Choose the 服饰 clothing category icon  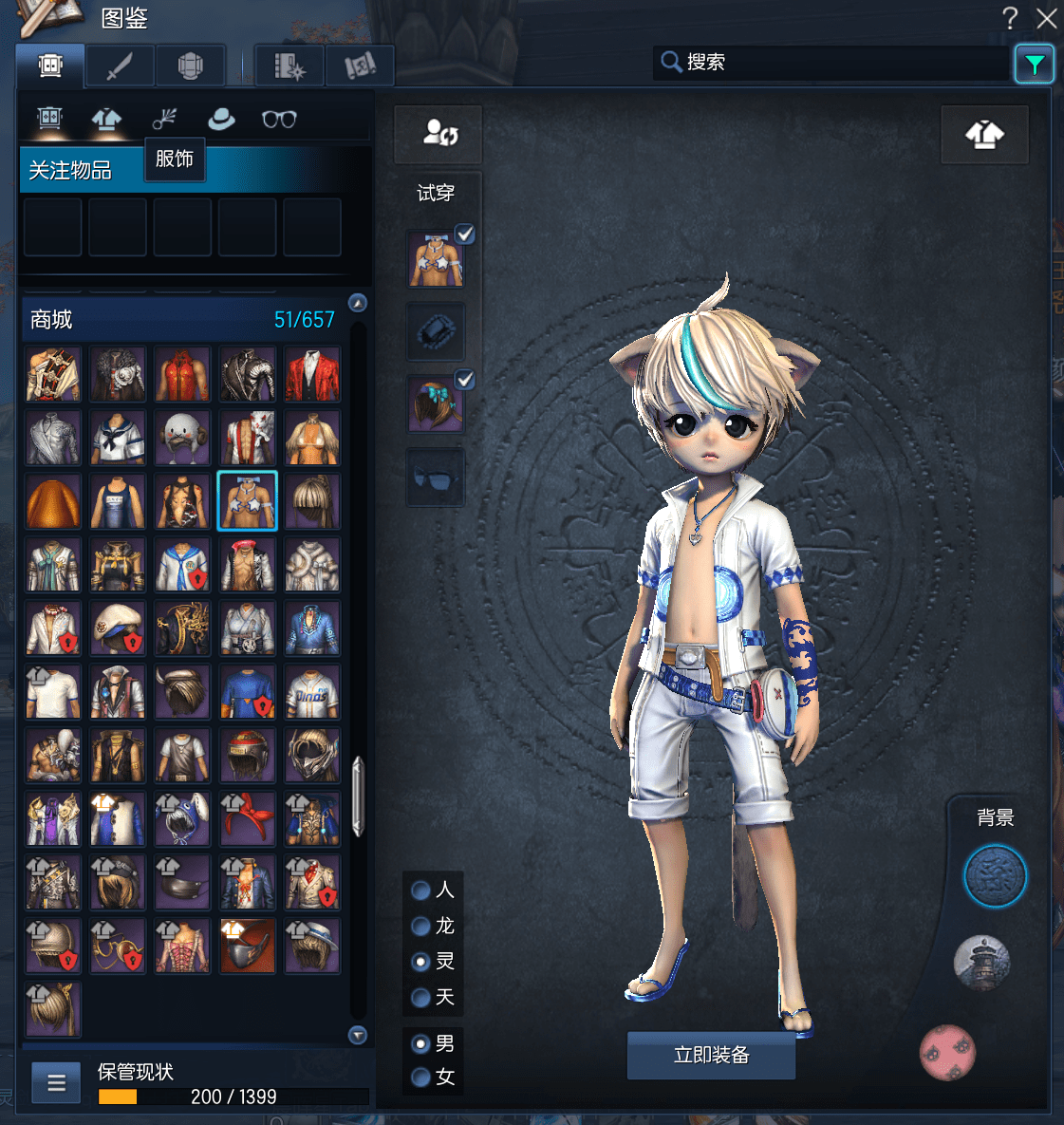click(106, 120)
